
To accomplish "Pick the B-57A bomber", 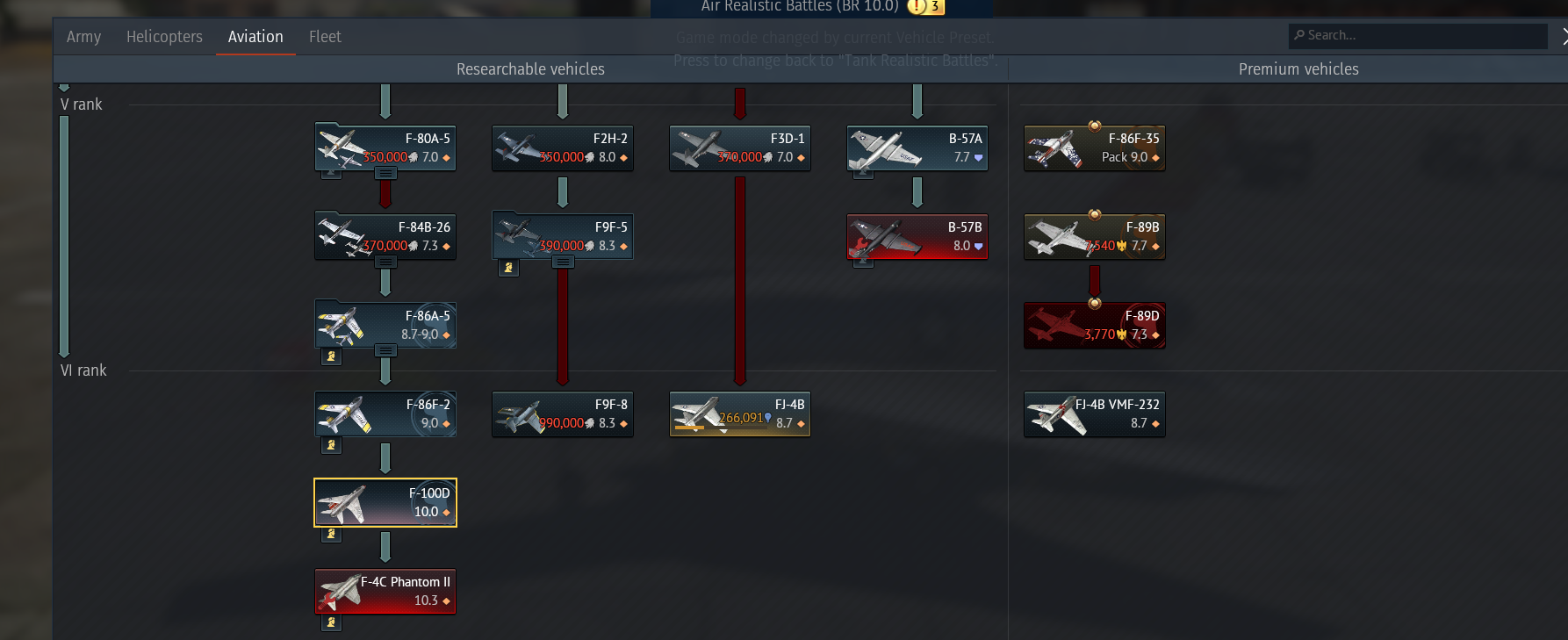I will 917,147.
